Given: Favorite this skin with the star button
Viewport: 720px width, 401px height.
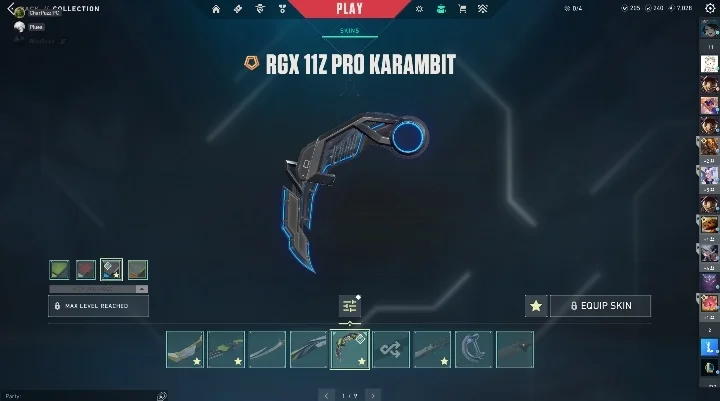Looking at the screenshot, I should tap(536, 306).
